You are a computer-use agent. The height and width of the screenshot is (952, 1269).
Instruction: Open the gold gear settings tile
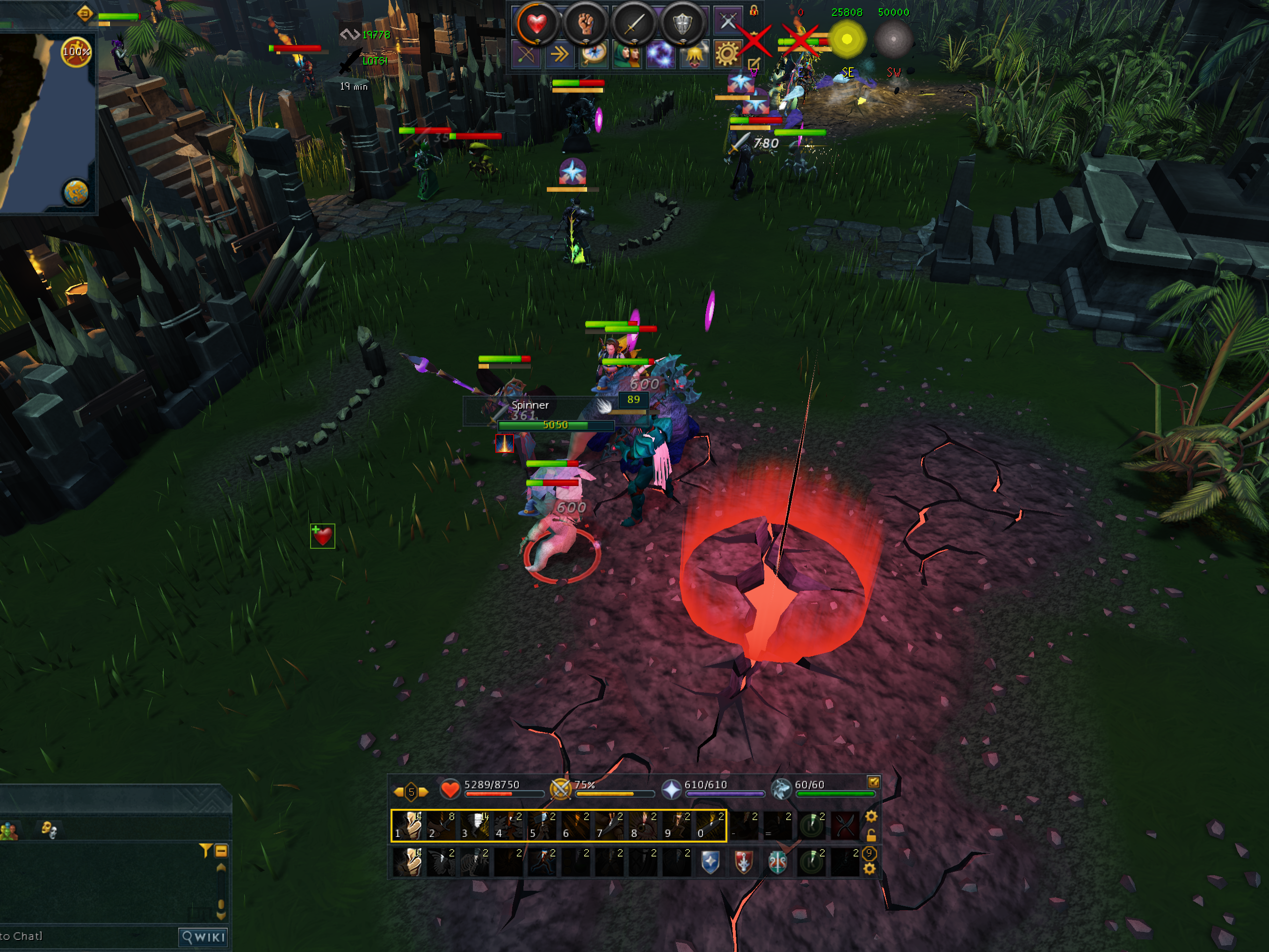click(726, 55)
